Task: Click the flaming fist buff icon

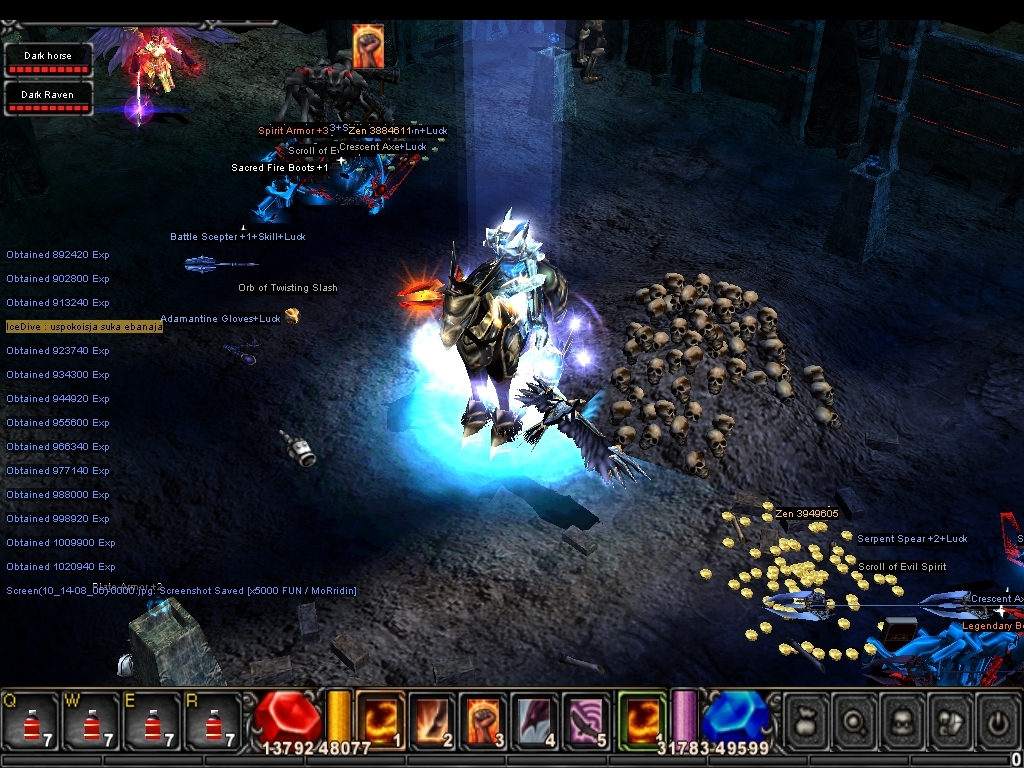Action: pyautogui.click(x=368, y=46)
